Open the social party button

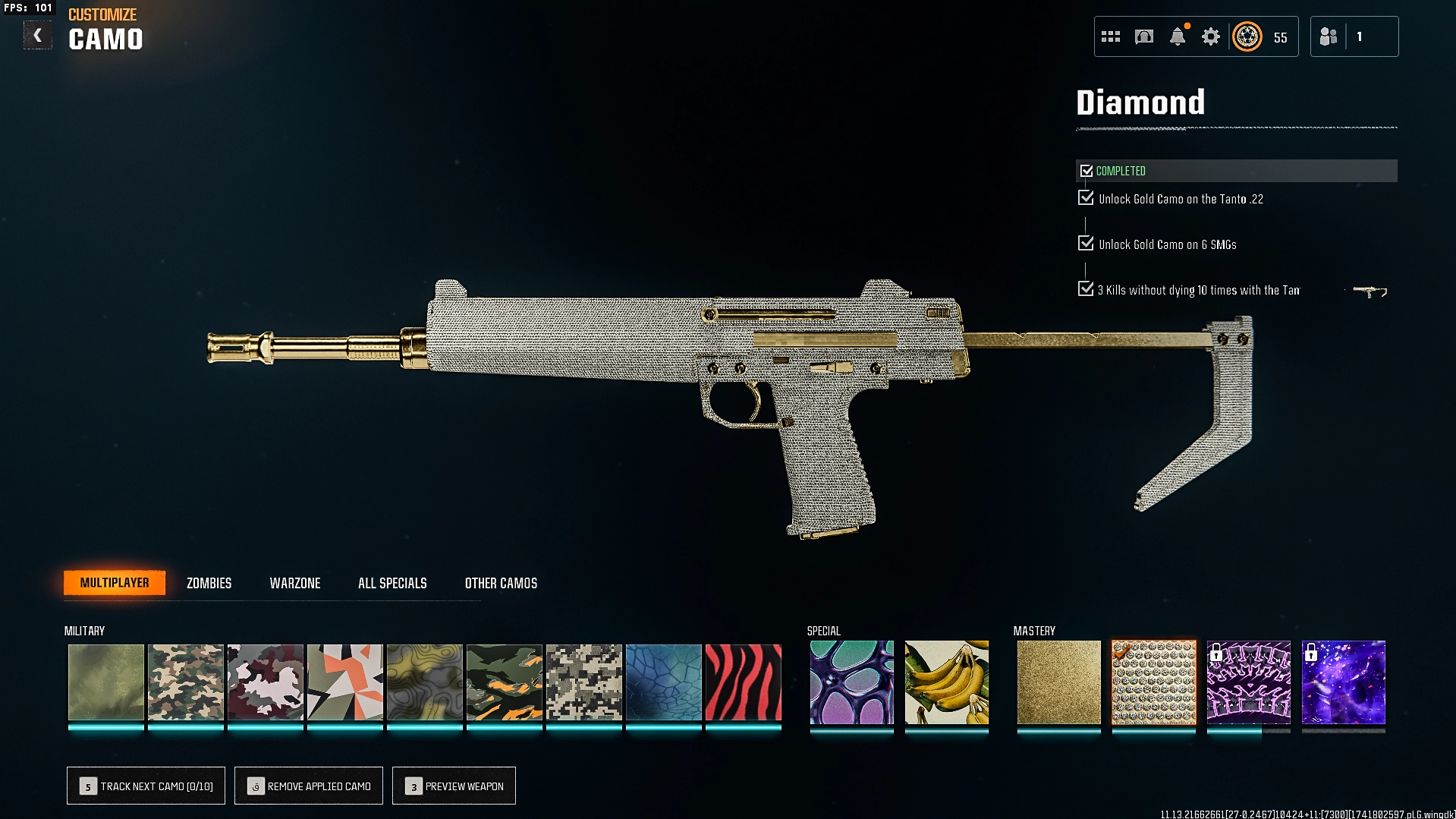coord(1354,36)
